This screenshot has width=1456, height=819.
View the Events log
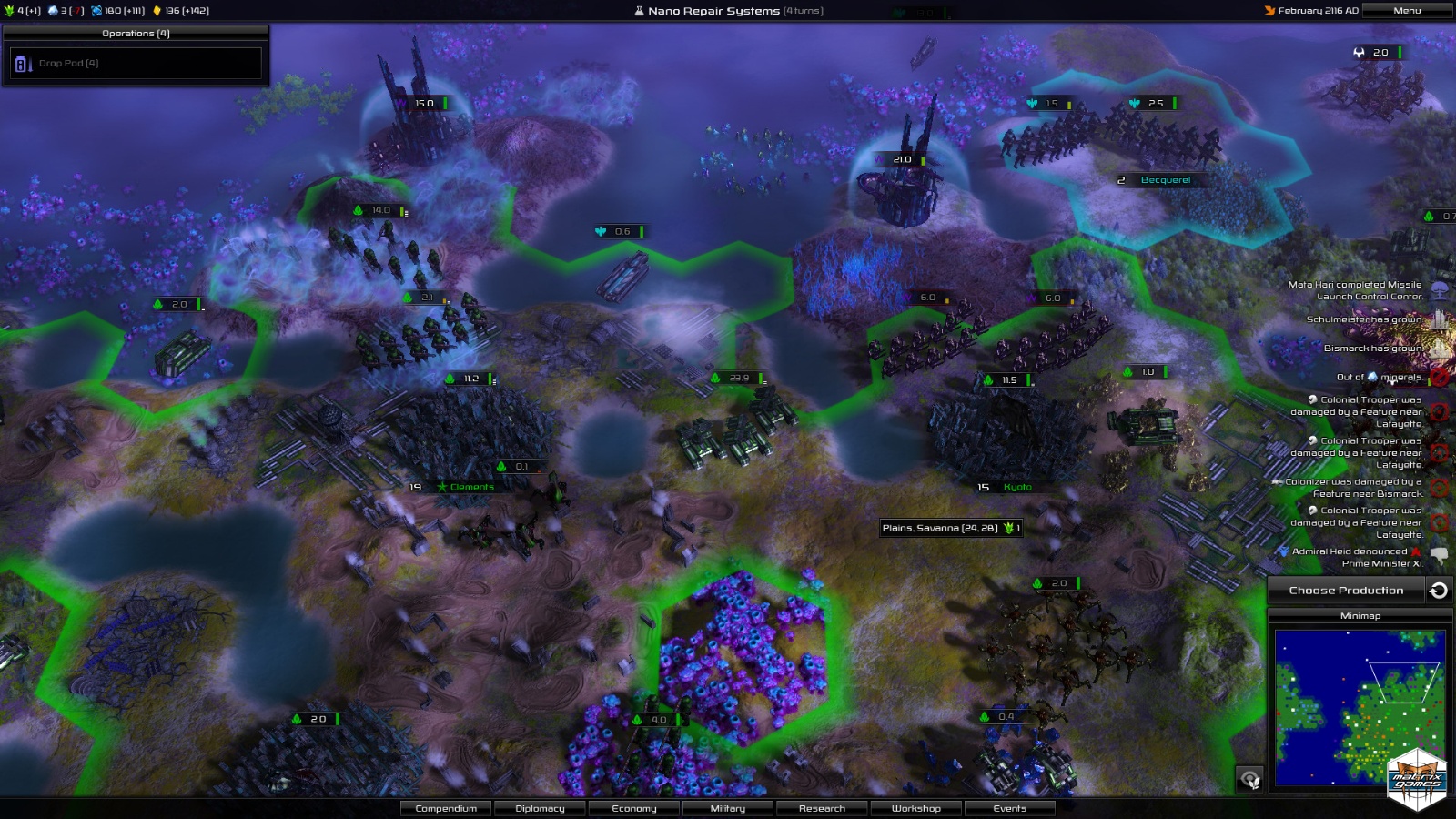1010,808
